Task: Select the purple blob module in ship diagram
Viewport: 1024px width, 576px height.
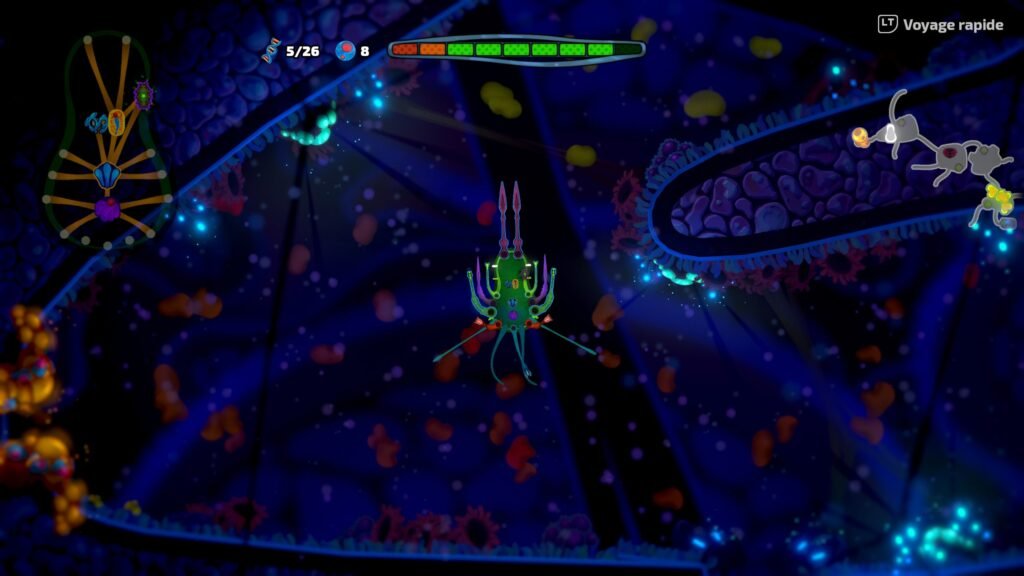Action: pos(107,209)
